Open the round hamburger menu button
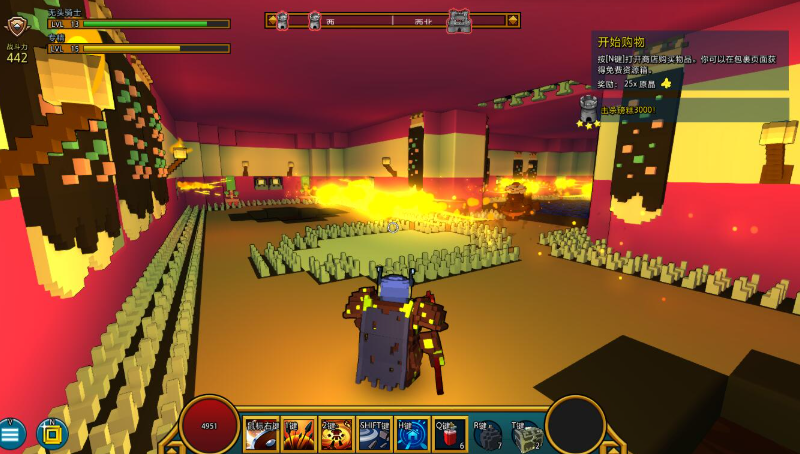Viewport: 800px width, 454px height. pyautogui.click(x=13, y=434)
